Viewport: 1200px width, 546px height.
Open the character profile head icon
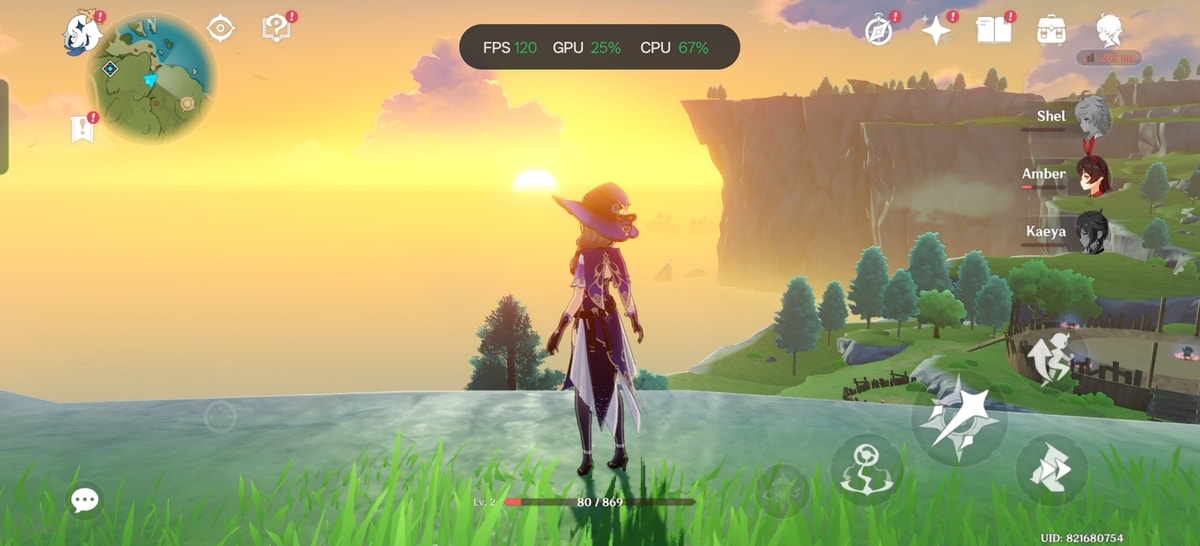tap(1109, 30)
